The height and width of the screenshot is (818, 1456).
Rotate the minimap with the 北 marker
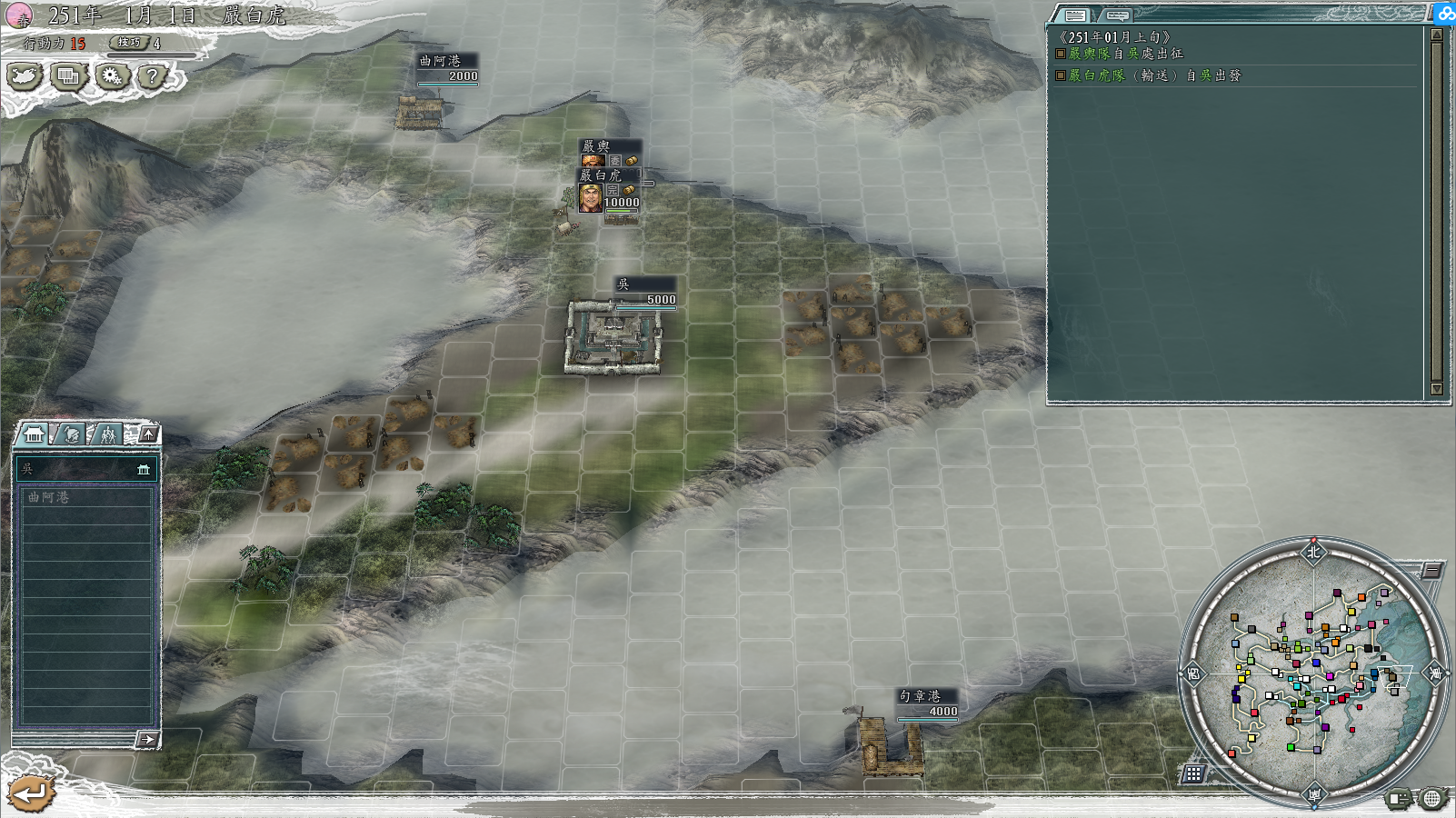point(1313,552)
